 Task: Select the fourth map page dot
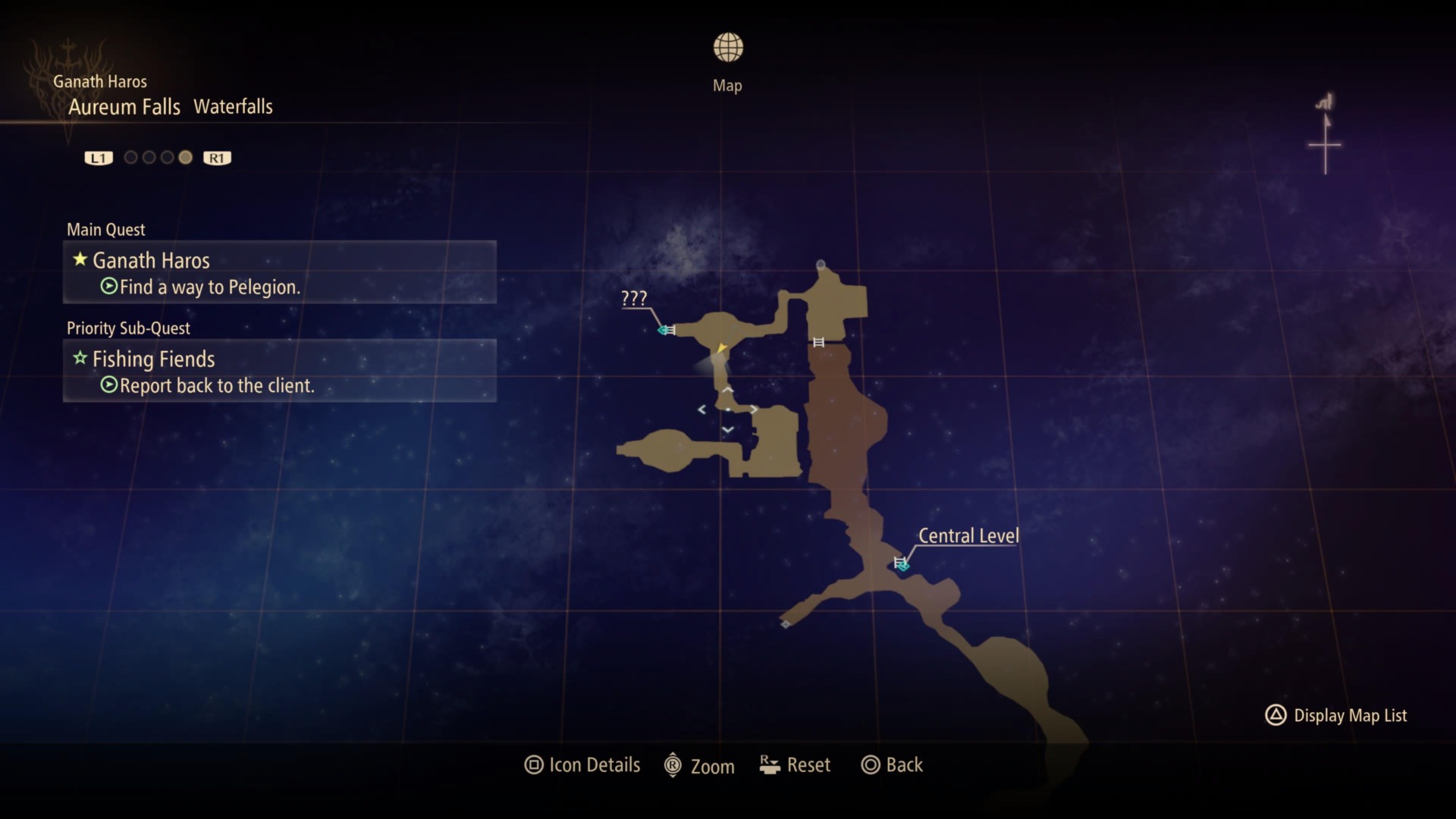[x=185, y=157]
